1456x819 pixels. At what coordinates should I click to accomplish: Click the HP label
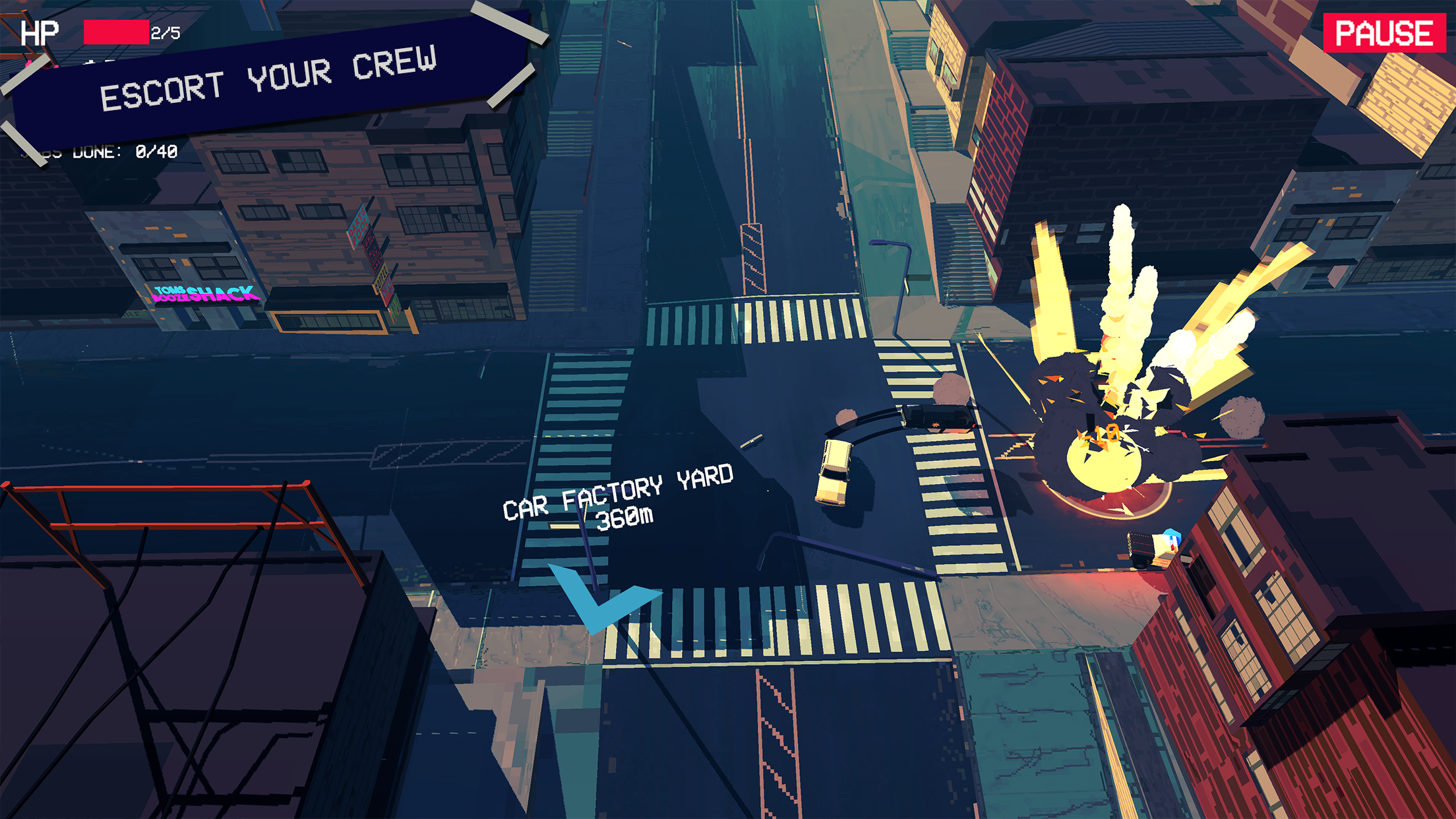click(x=40, y=32)
